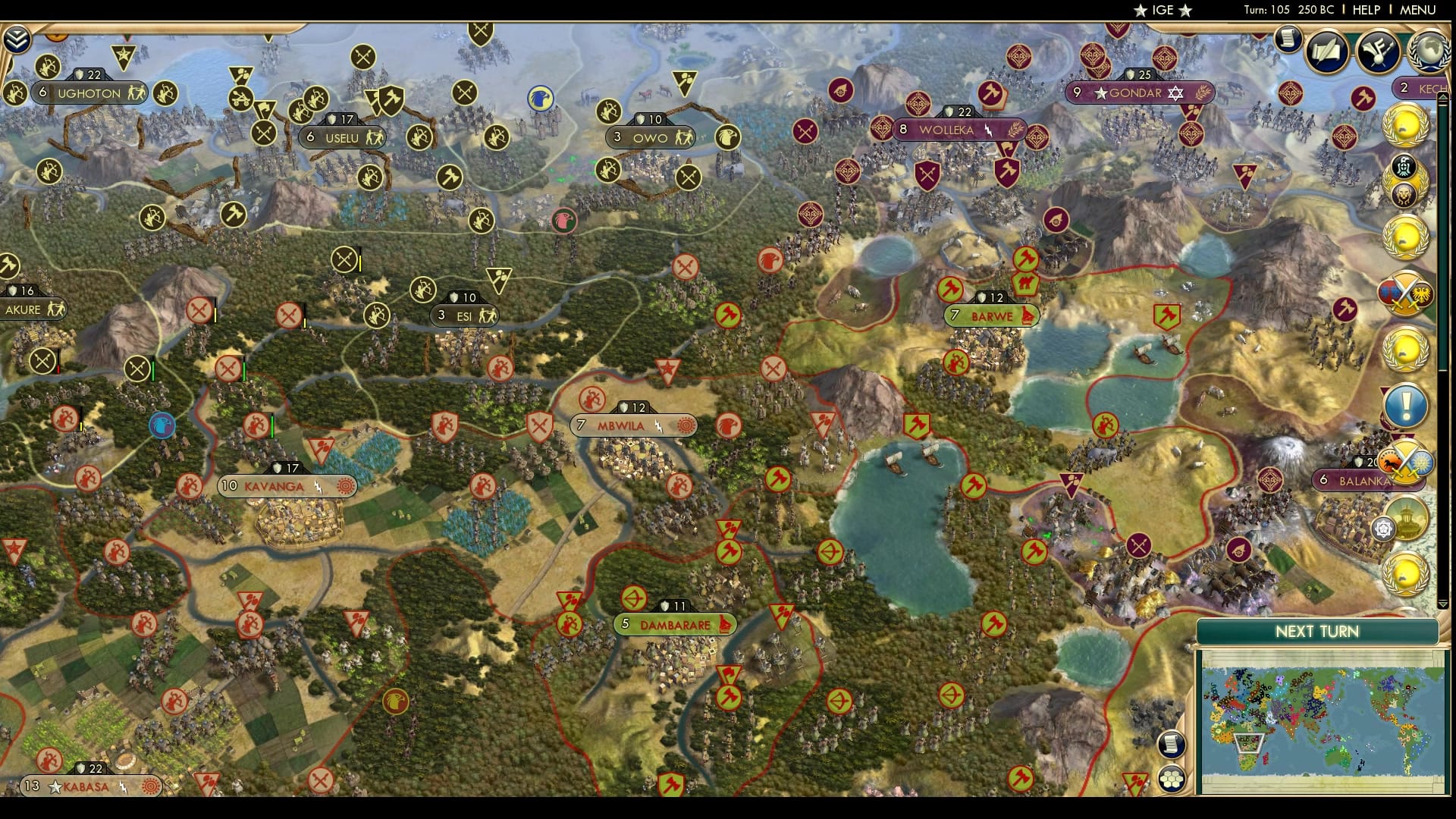
Task: Open the Culture overview icon top-right
Action: pyautogui.click(x=1378, y=51)
